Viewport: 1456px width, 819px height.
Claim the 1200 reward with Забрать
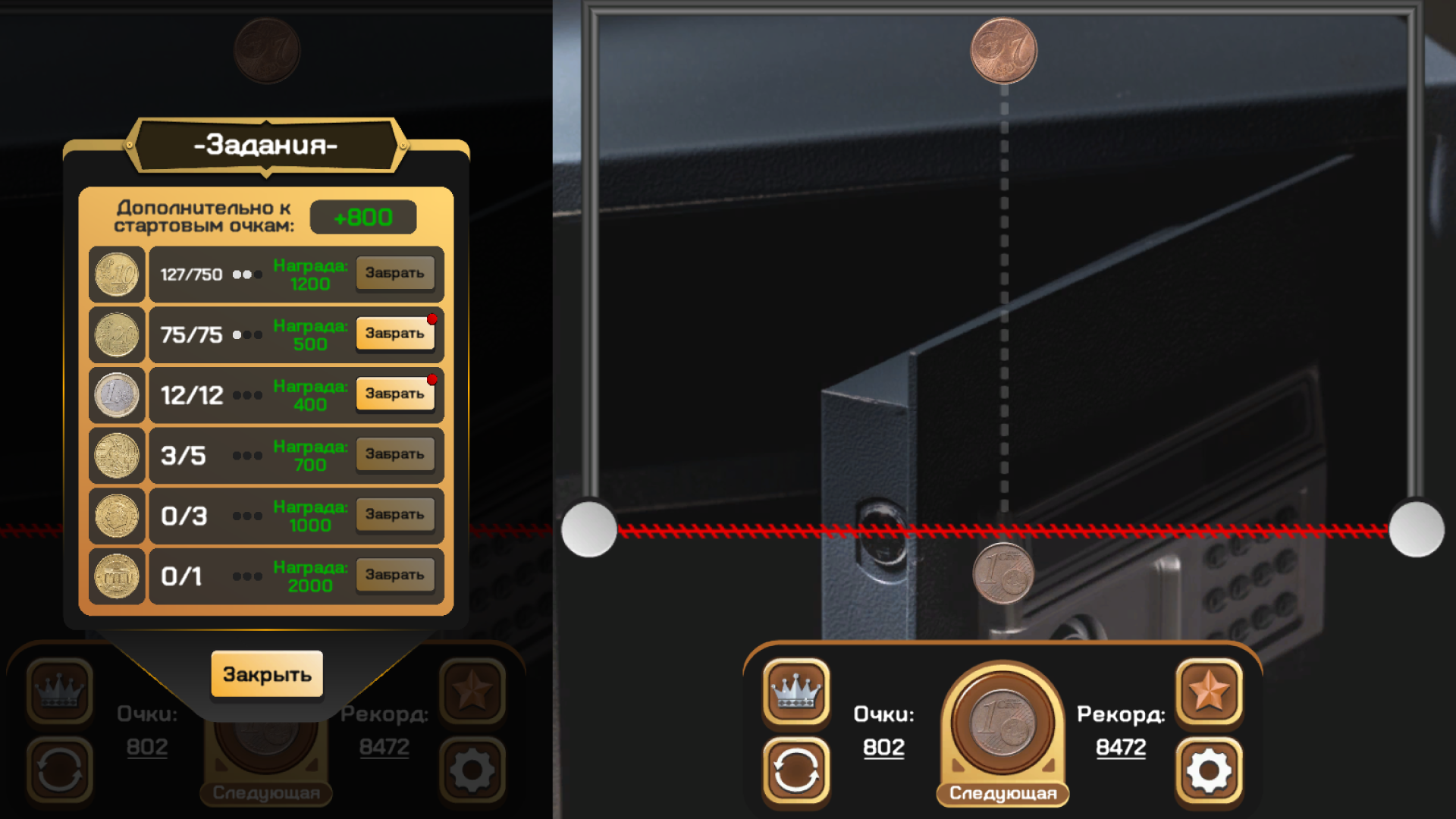(x=395, y=273)
